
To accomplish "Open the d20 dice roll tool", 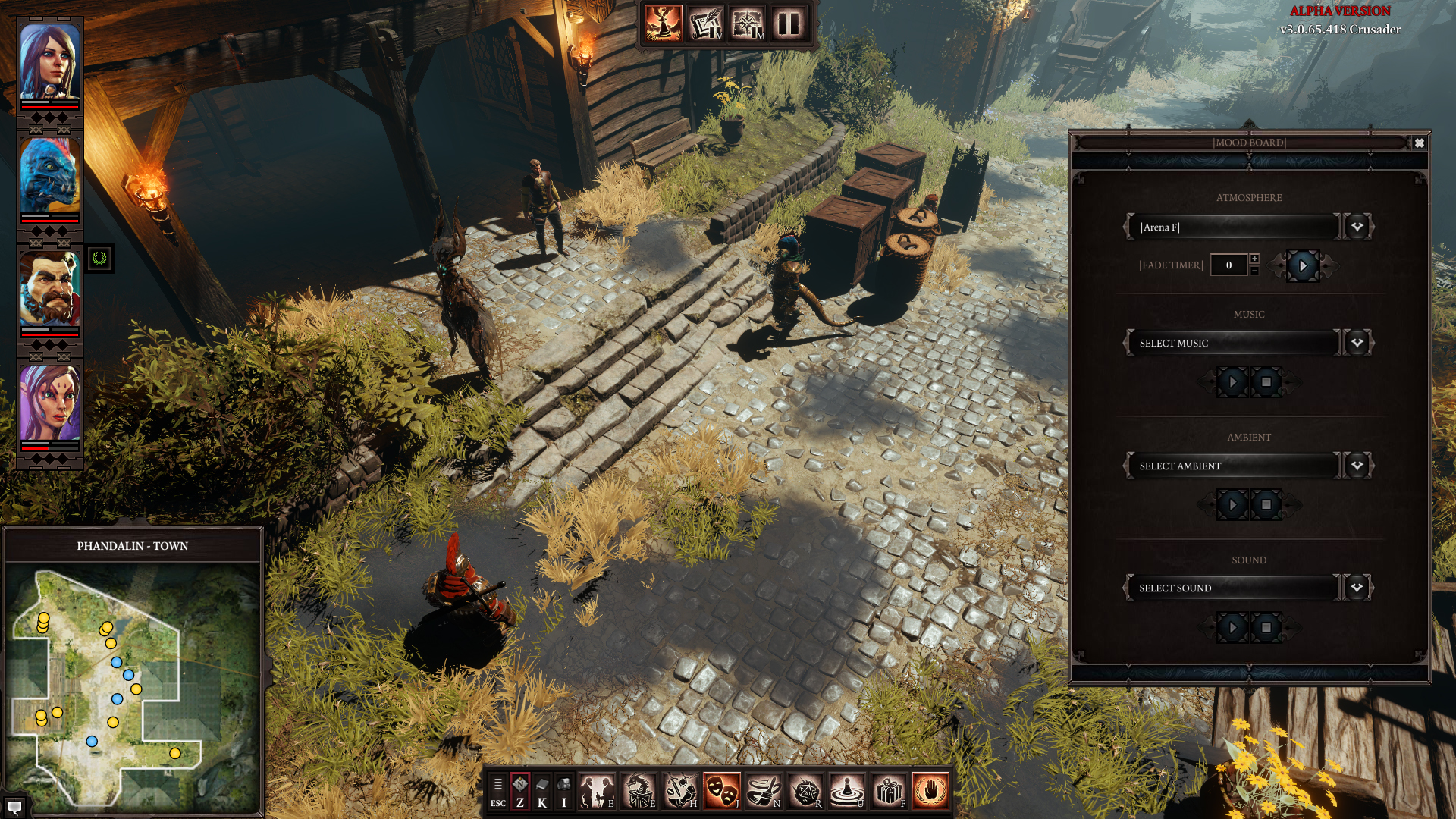I will 805,791.
